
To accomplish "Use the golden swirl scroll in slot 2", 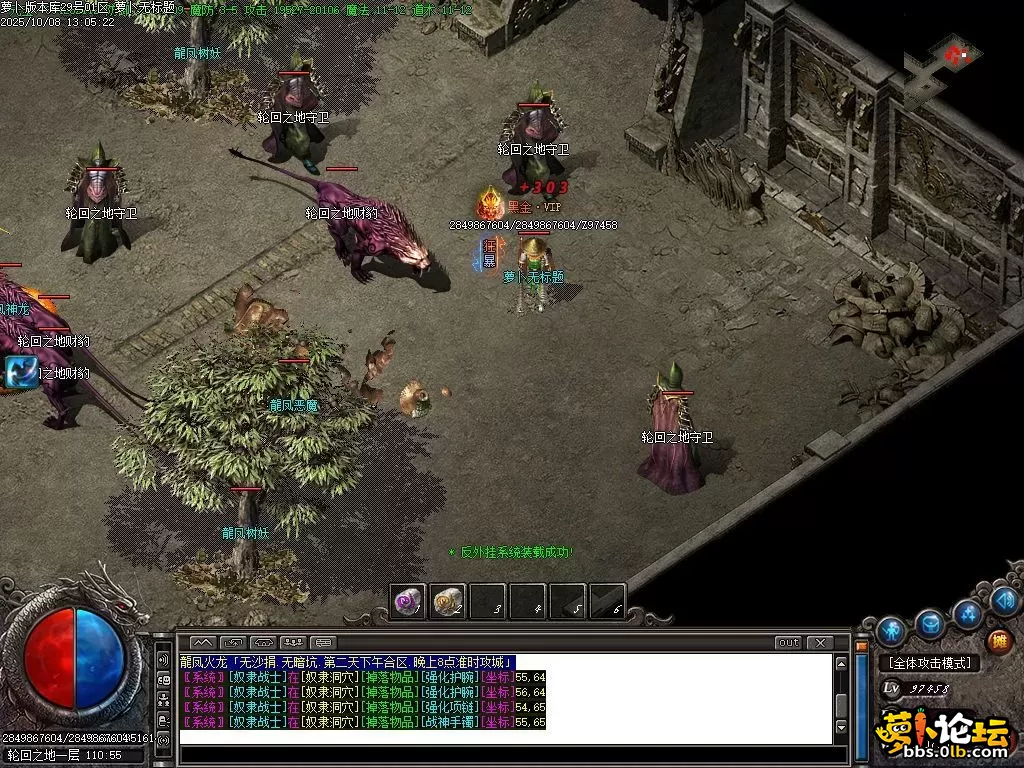I will click(447, 601).
